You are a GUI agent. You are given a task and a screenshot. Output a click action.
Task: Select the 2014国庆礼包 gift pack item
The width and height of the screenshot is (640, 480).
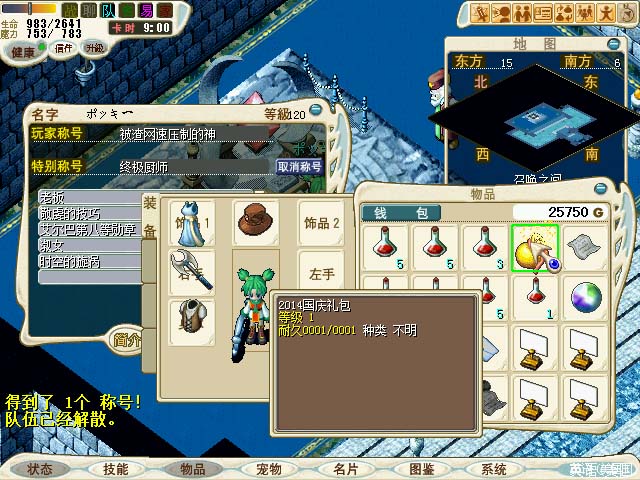(533, 246)
